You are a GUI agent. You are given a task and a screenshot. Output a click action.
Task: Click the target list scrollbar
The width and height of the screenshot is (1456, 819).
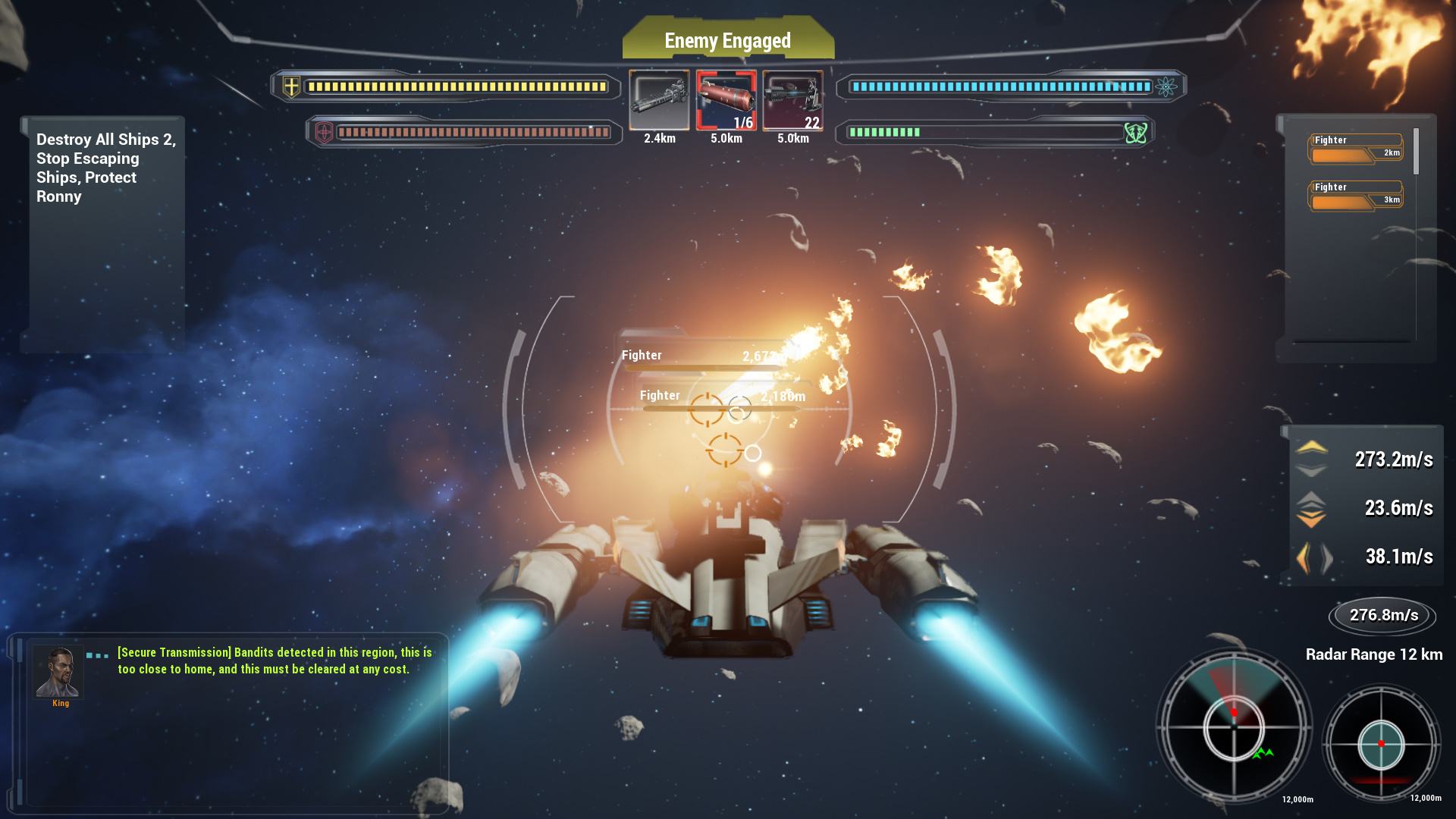point(1416,152)
